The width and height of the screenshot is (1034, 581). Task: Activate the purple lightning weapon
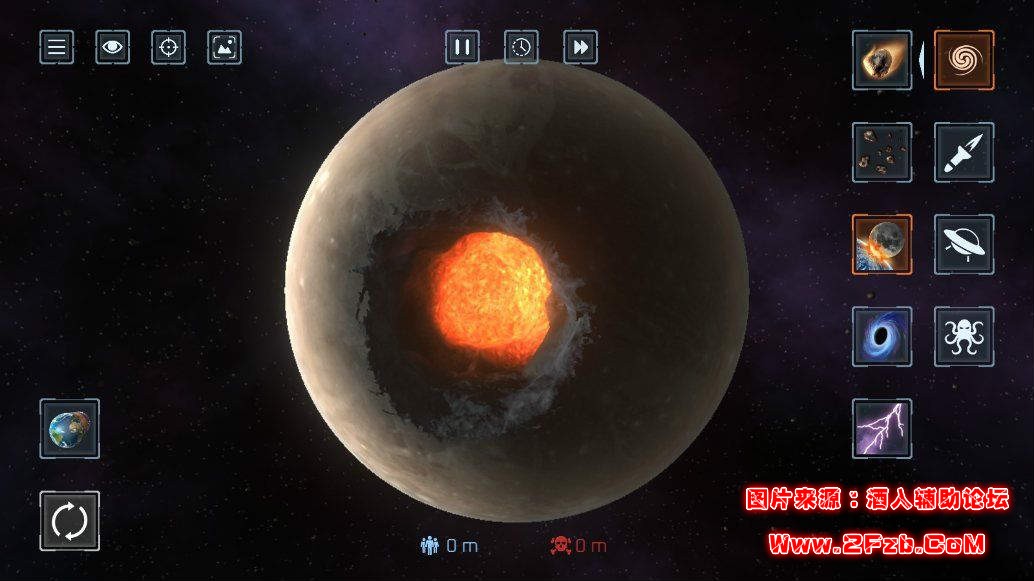click(x=882, y=428)
